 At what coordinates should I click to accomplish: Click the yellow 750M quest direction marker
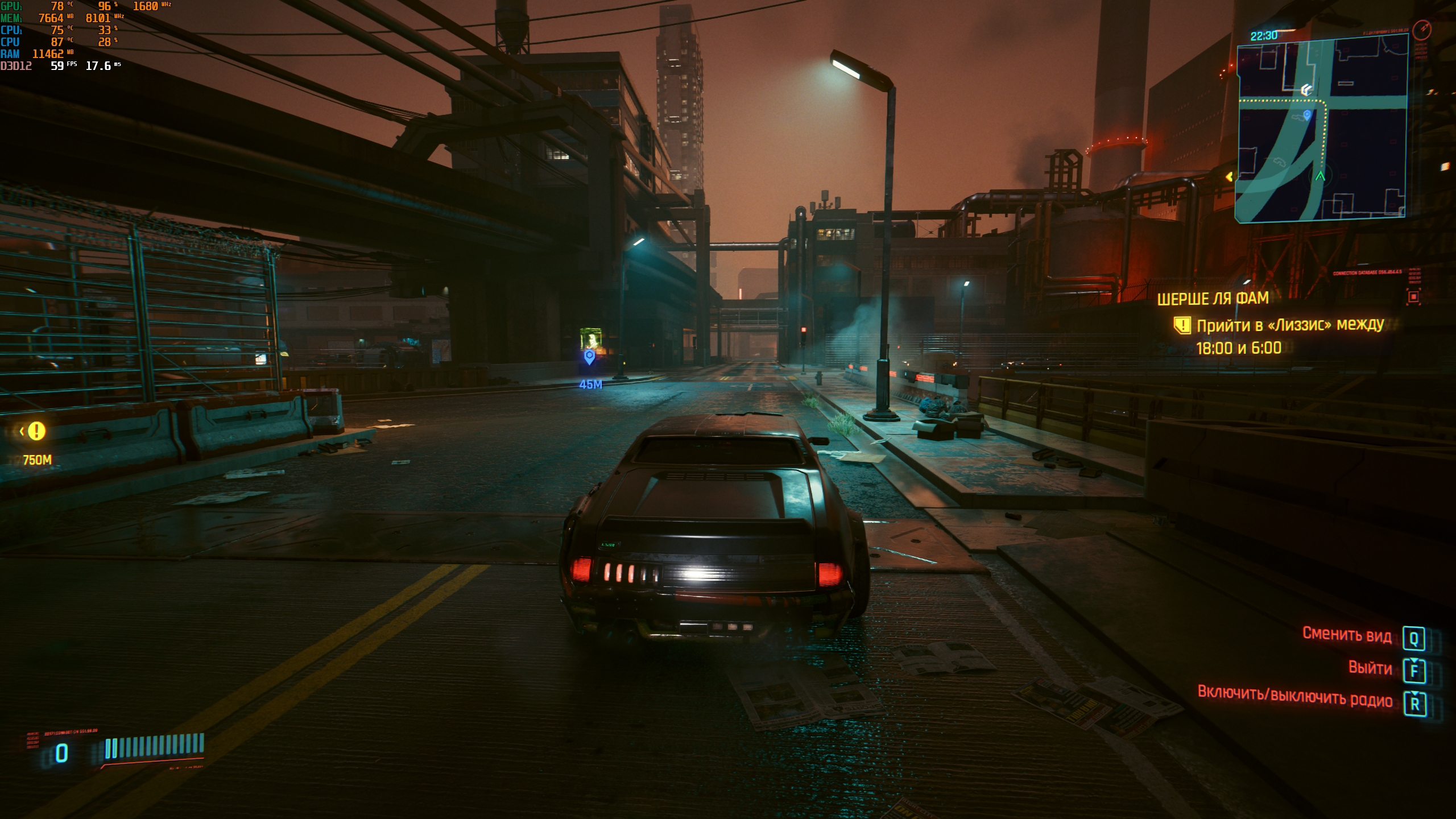(36, 431)
